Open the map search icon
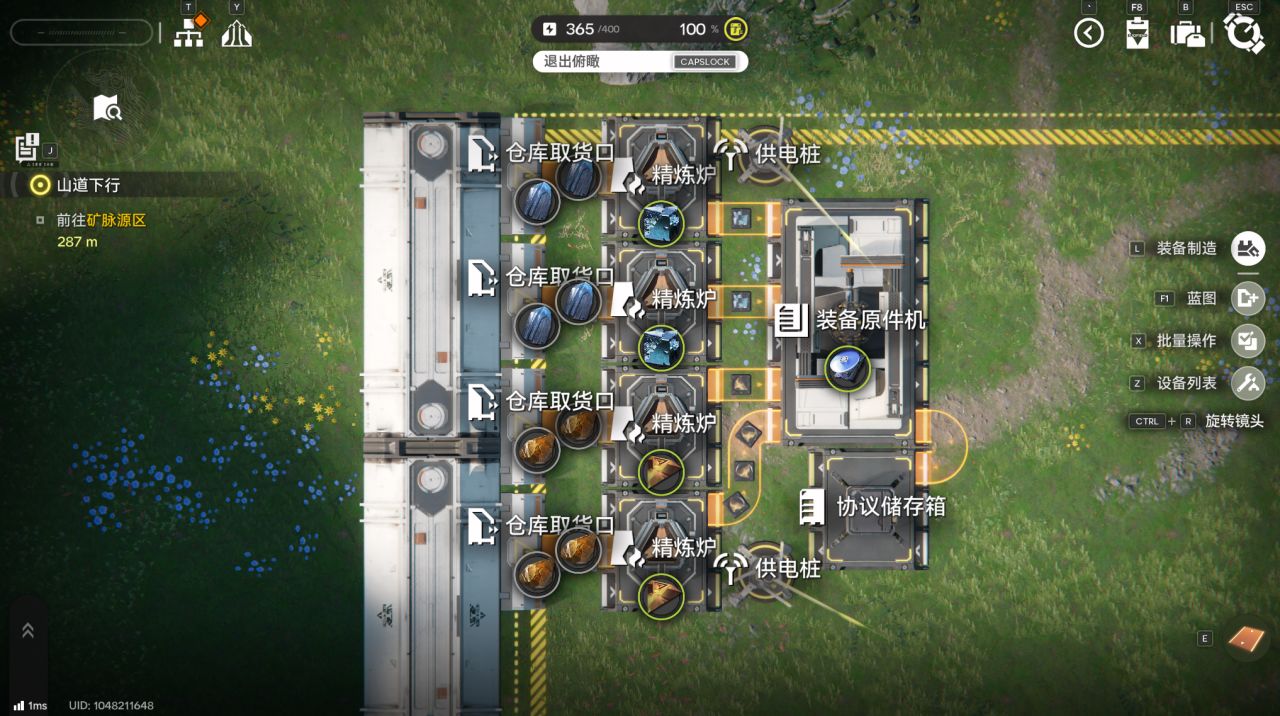The image size is (1280, 716). 107,108
